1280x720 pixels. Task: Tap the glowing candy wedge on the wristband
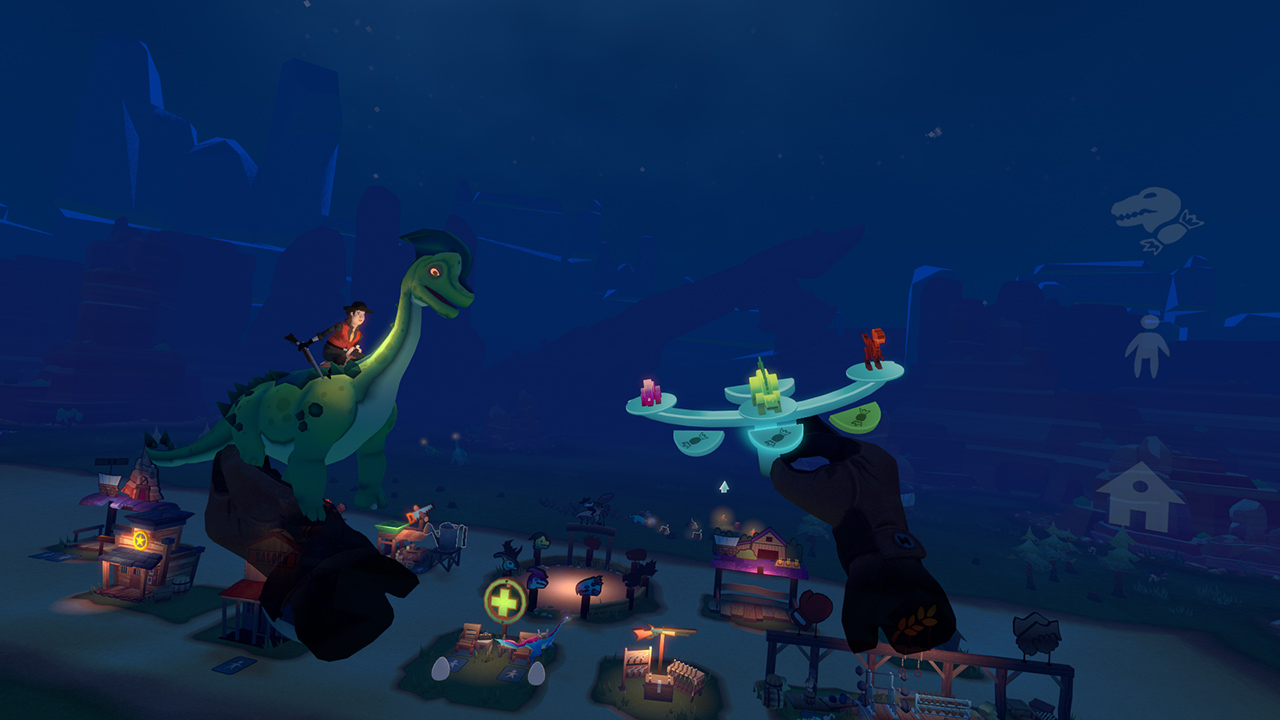[x=778, y=438]
